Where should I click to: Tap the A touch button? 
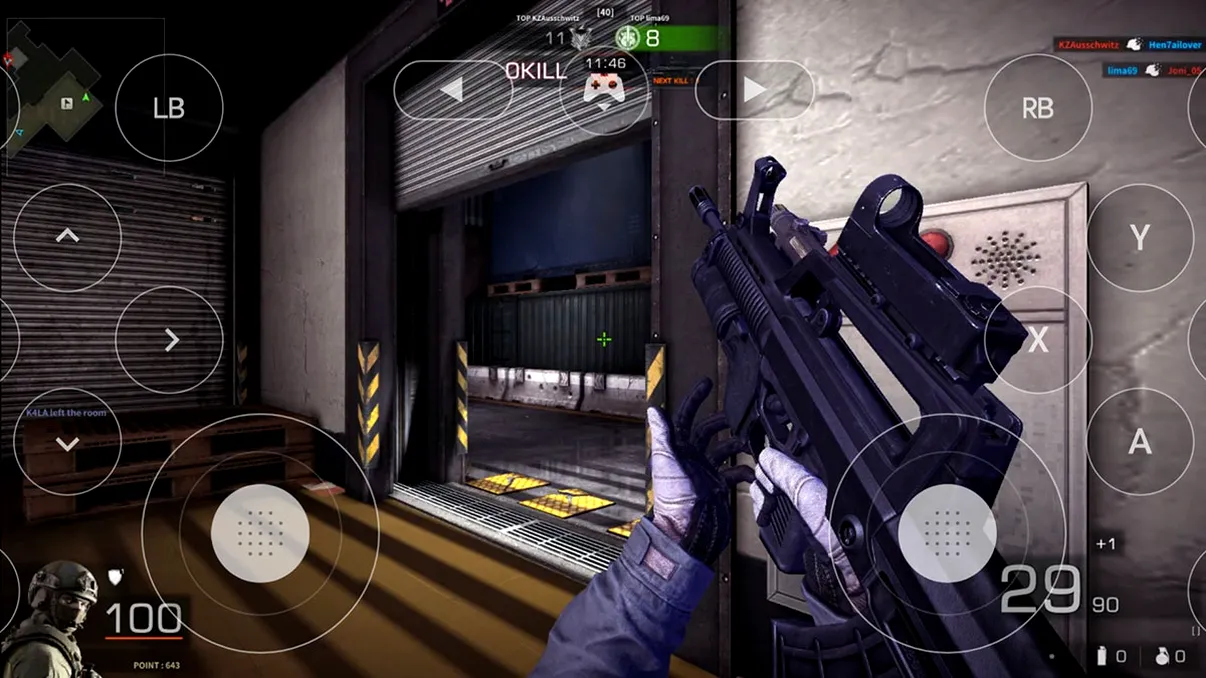(x=1139, y=442)
